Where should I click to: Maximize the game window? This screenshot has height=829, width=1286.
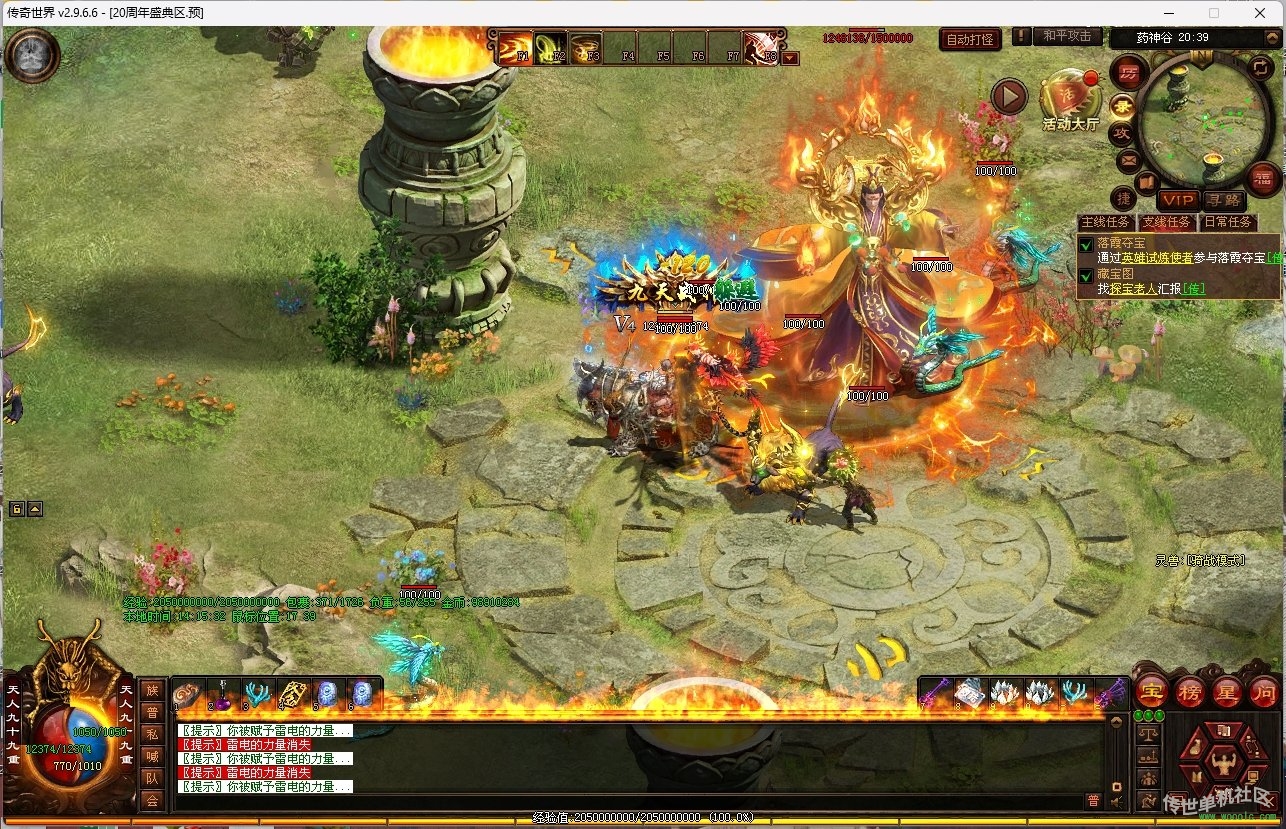pos(1214,13)
